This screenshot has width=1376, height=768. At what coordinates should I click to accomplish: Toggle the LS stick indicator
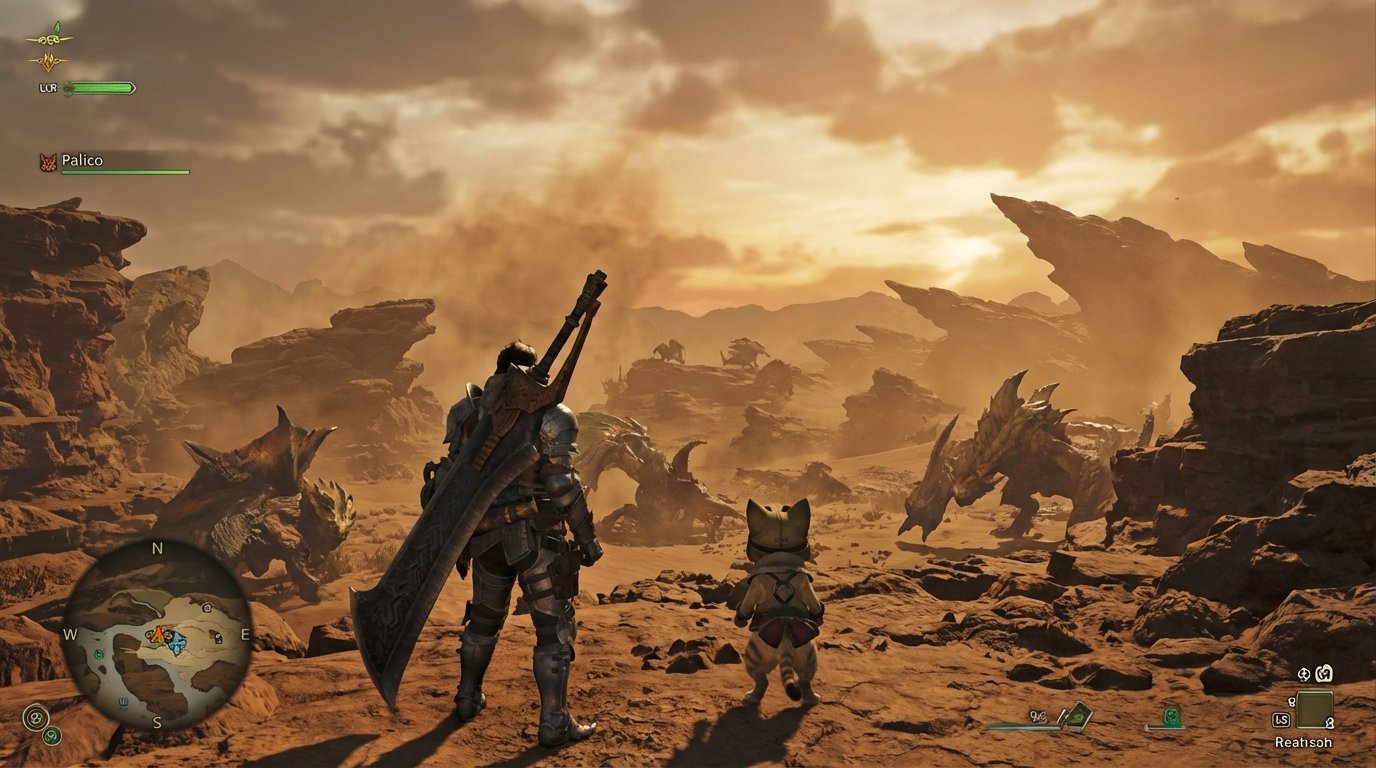coord(1281,719)
